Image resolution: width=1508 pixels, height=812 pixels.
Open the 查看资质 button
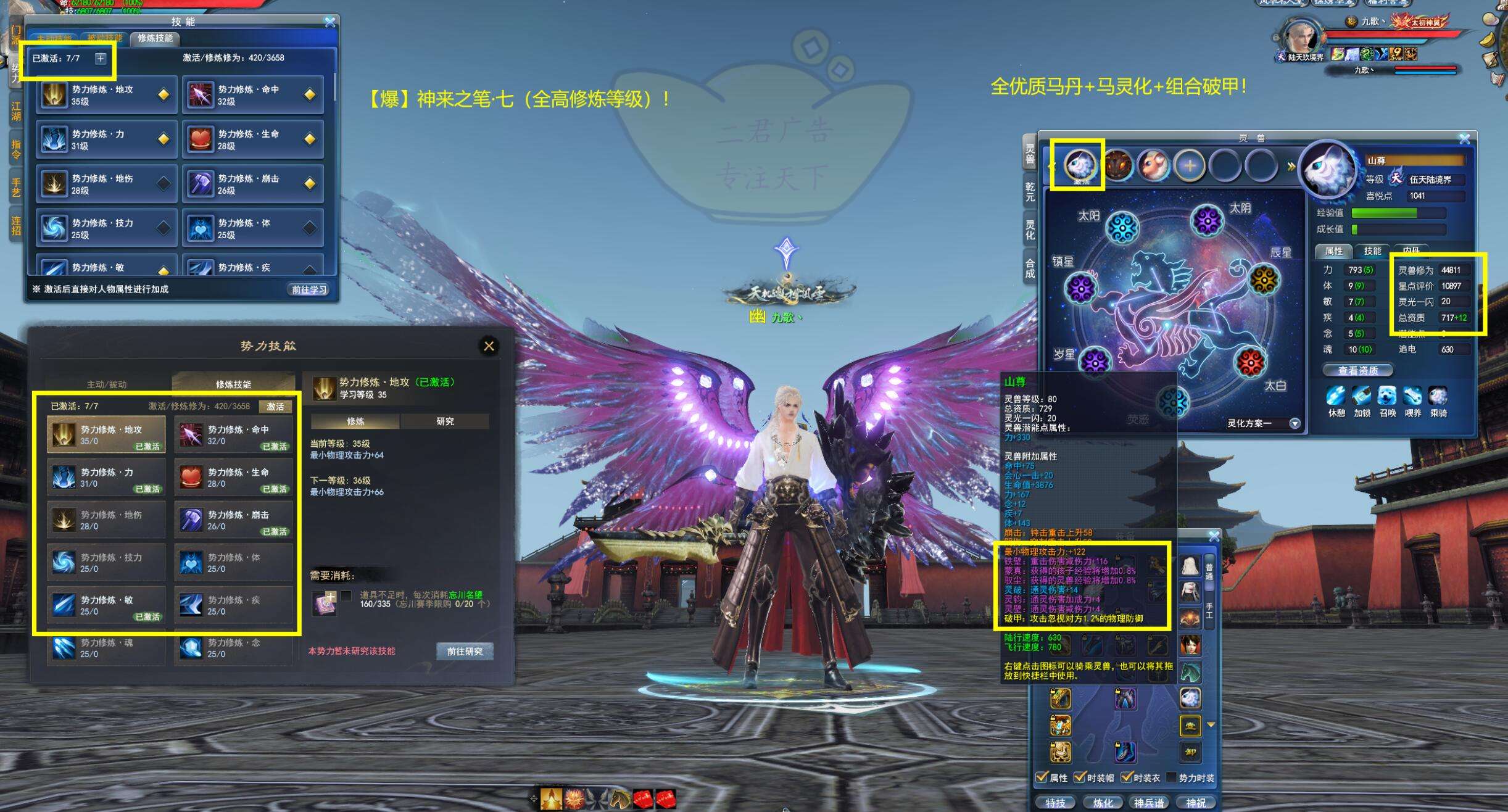click(1357, 370)
